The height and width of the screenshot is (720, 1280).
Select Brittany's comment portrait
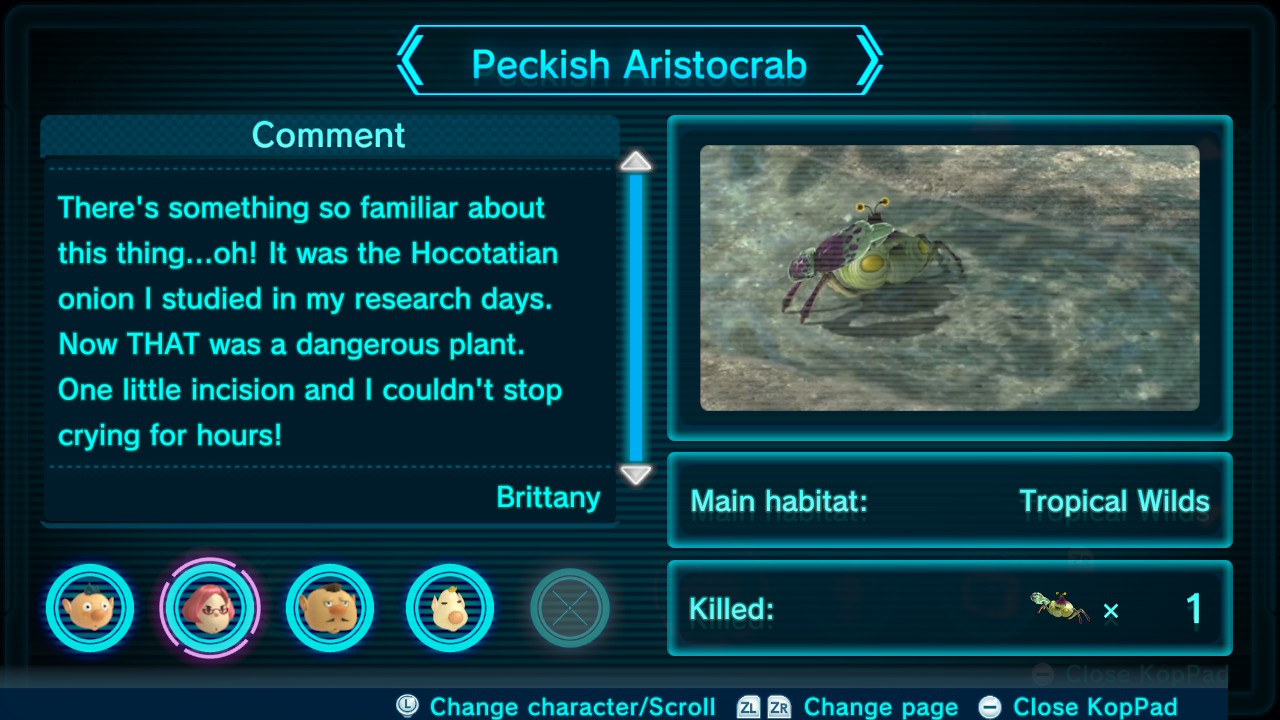tap(210, 608)
